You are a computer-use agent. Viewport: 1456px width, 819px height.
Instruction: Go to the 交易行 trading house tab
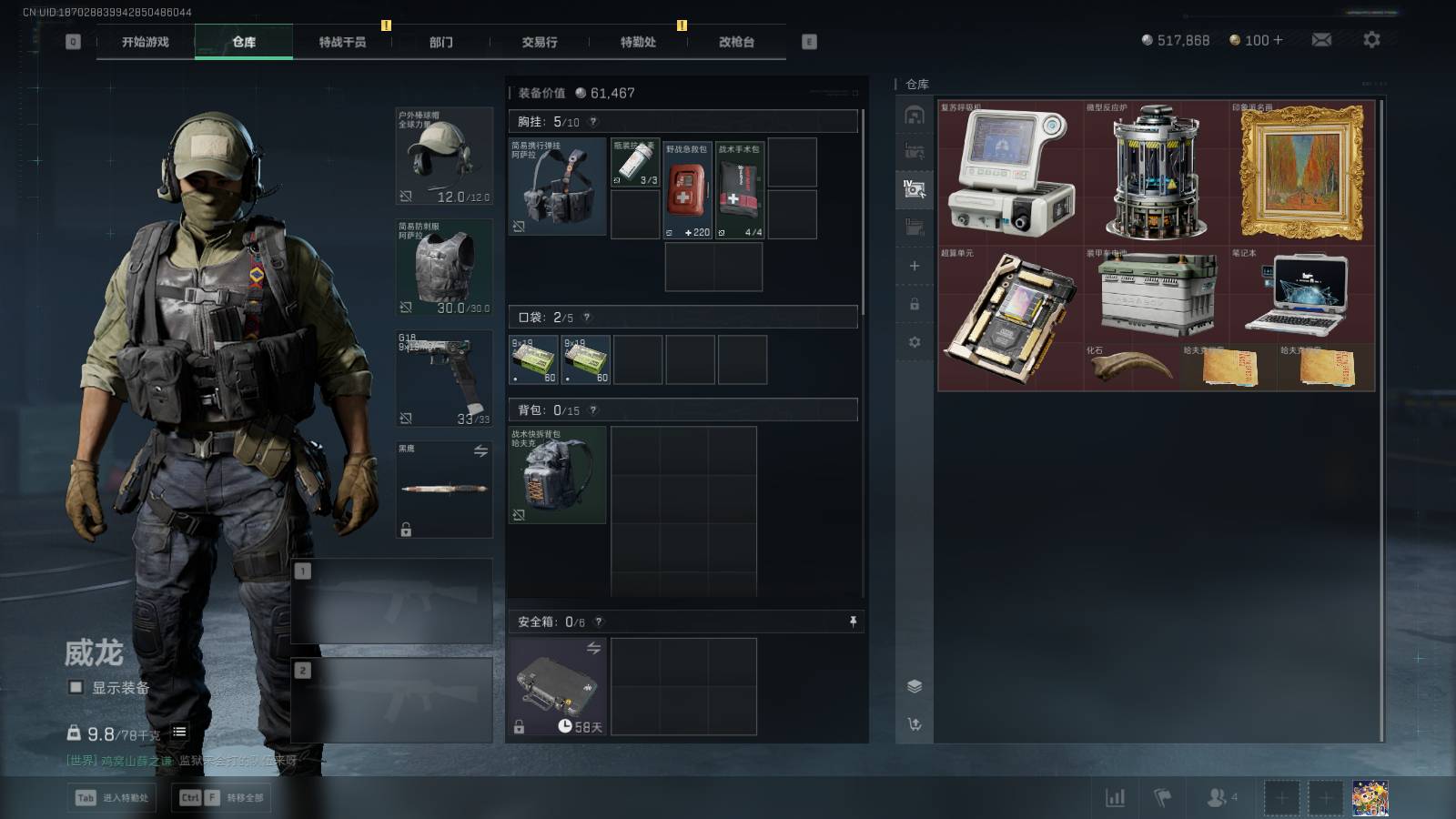(x=540, y=42)
